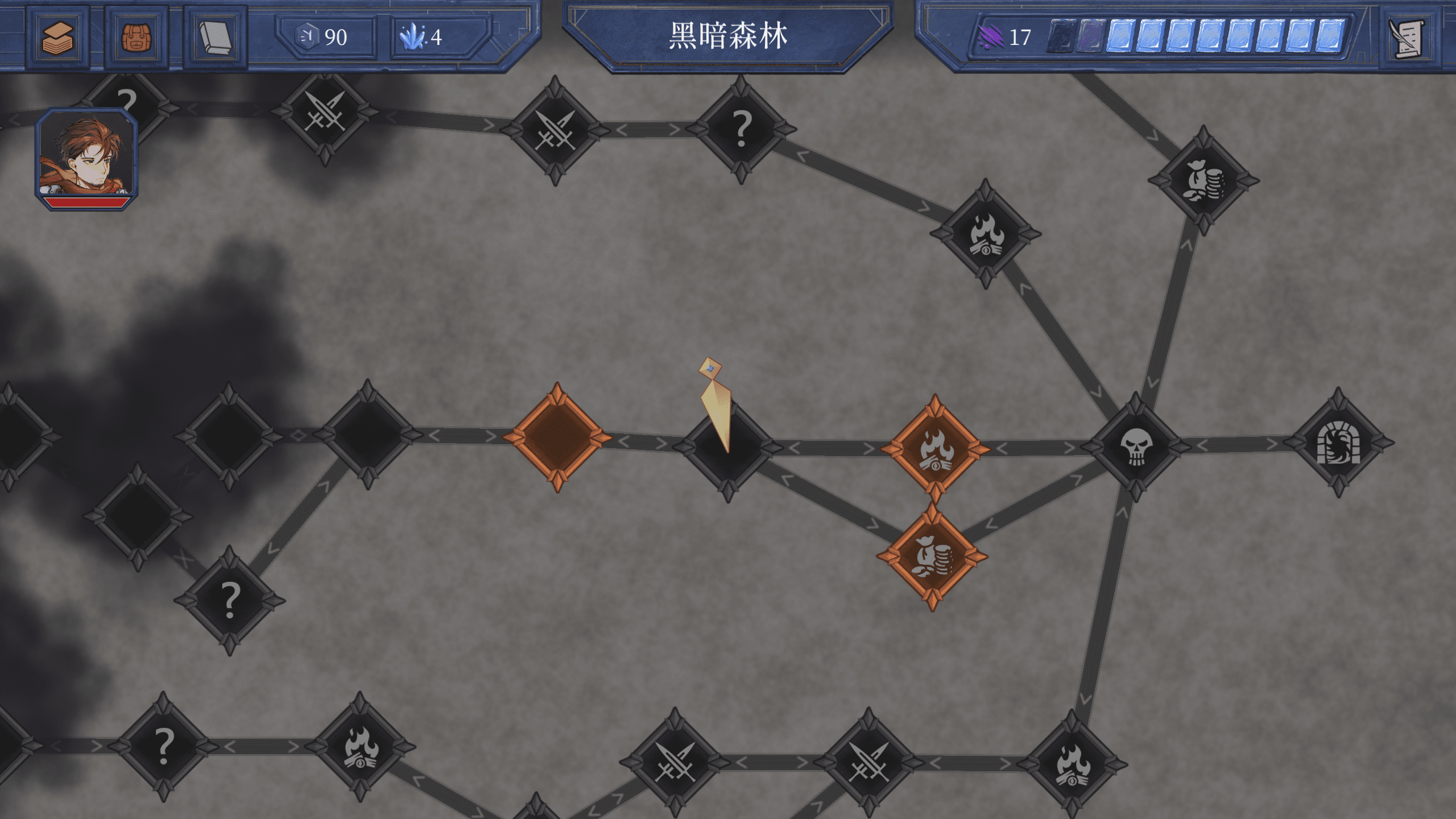Choose the orange campfire map node
The height and width of the screenshot is (819, 1456).
click(935, 449)
